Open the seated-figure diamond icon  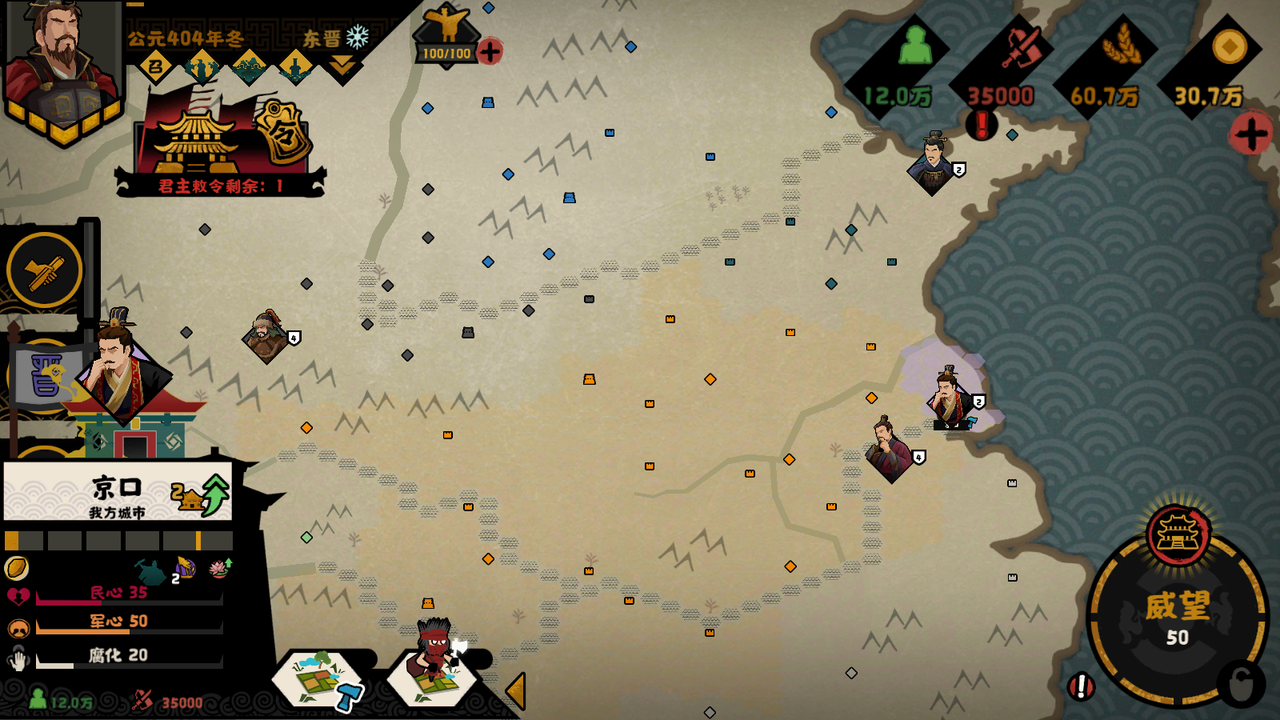coord(296,68)
